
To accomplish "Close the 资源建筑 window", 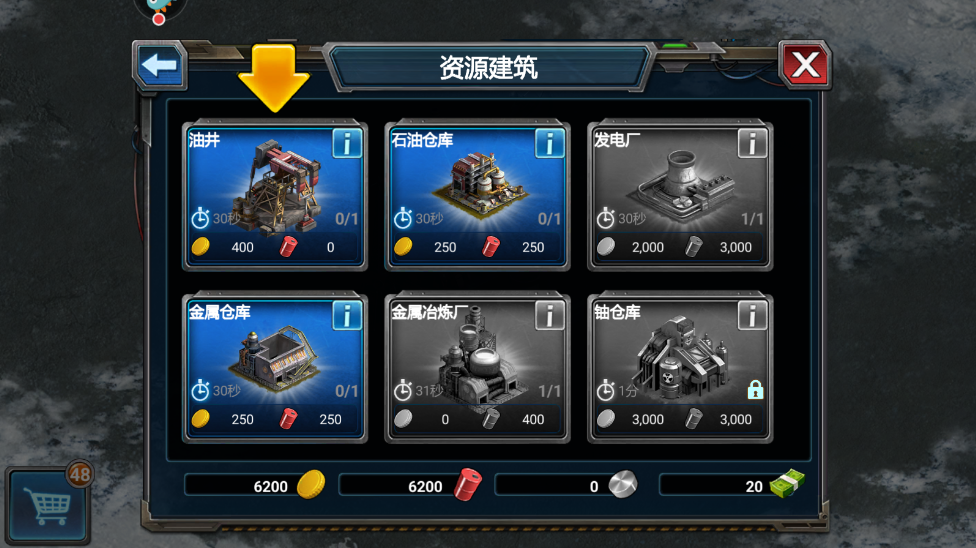I will pyautogui.click(x=804, y=66).
